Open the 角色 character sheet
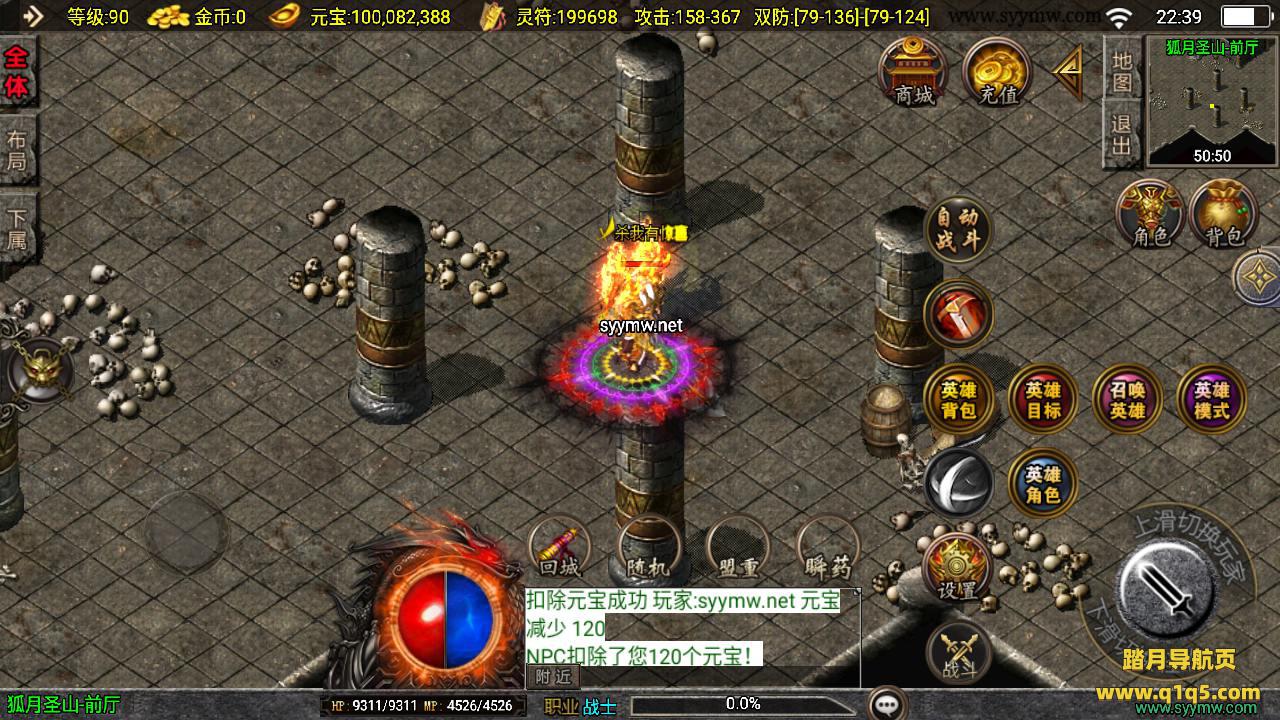 [x=1150, y=214]
